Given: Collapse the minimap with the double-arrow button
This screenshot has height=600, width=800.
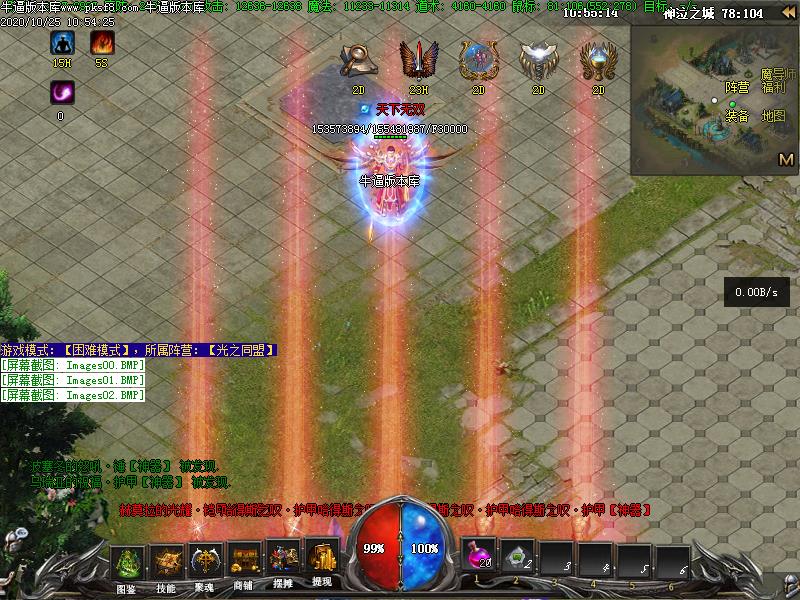Looking at the screenshot, I should click(x=788, y=13).
